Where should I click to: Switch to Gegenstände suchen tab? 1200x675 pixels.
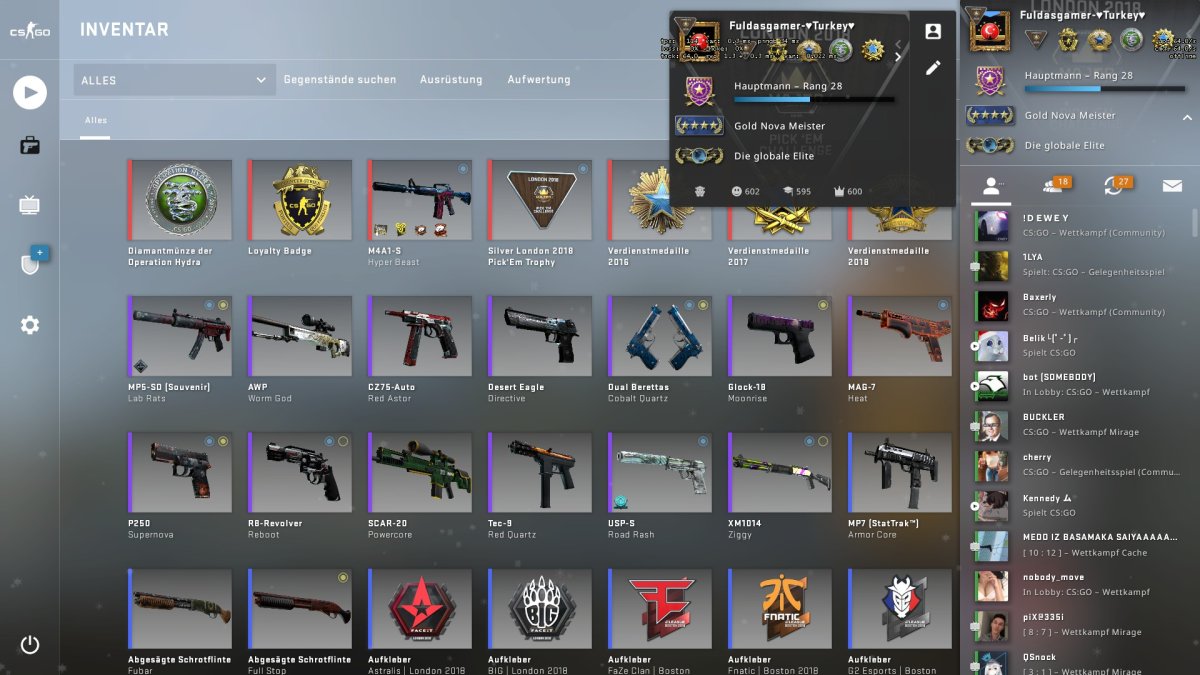(340, 80)
